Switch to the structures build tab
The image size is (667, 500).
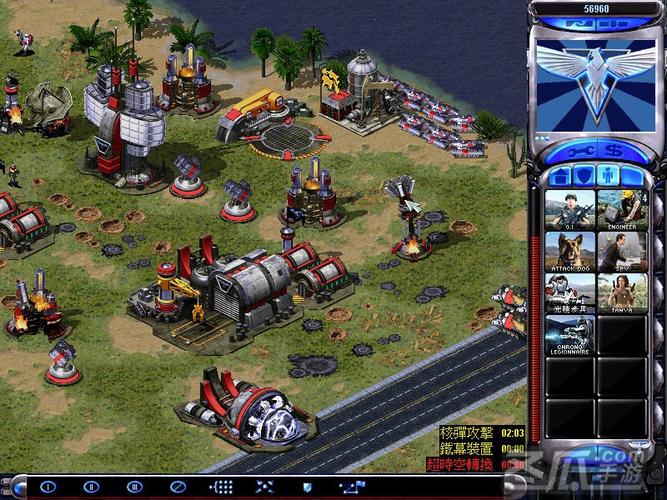[560, 176]
